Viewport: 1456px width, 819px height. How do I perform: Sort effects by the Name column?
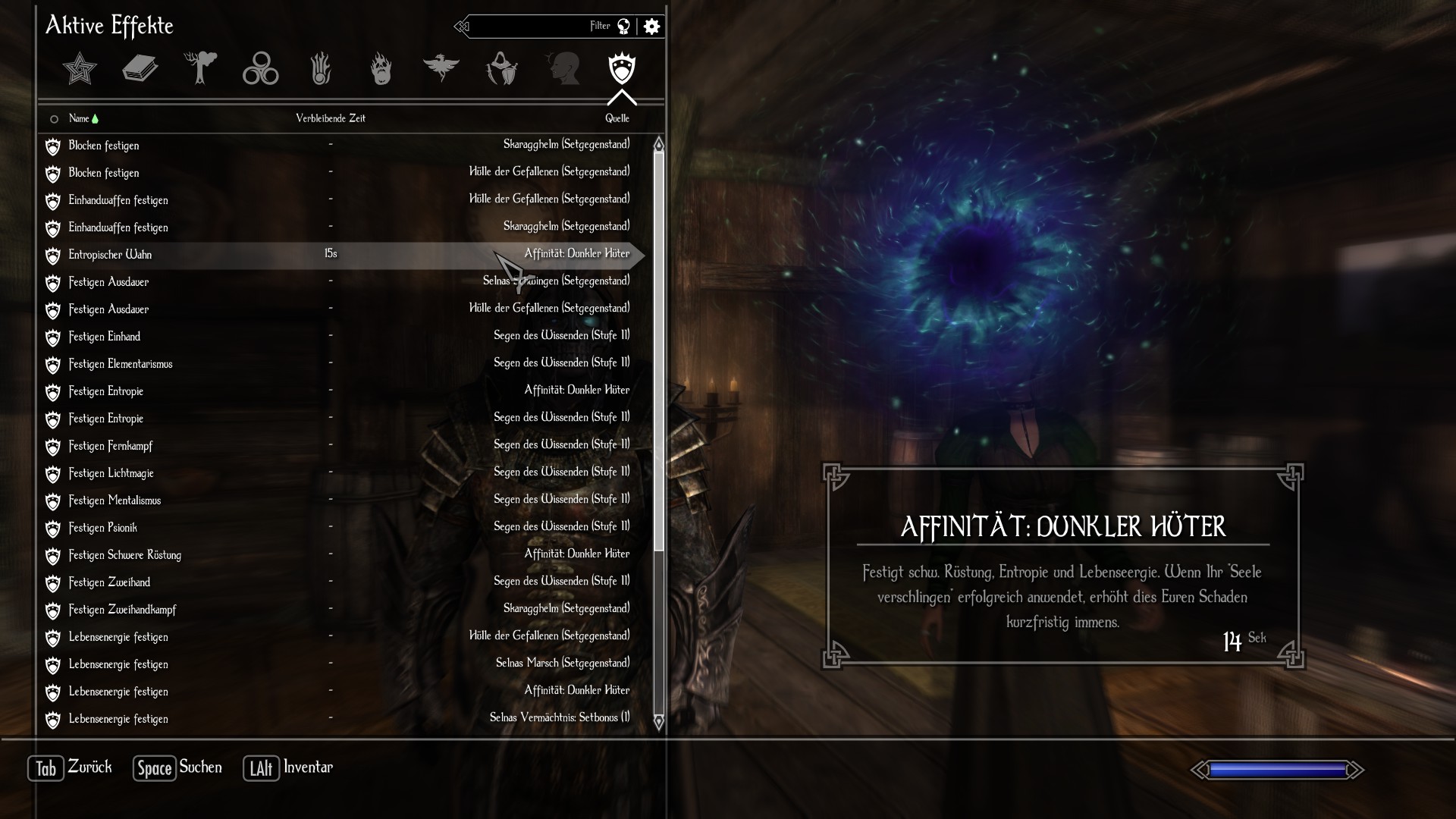(x=79, y=118)
